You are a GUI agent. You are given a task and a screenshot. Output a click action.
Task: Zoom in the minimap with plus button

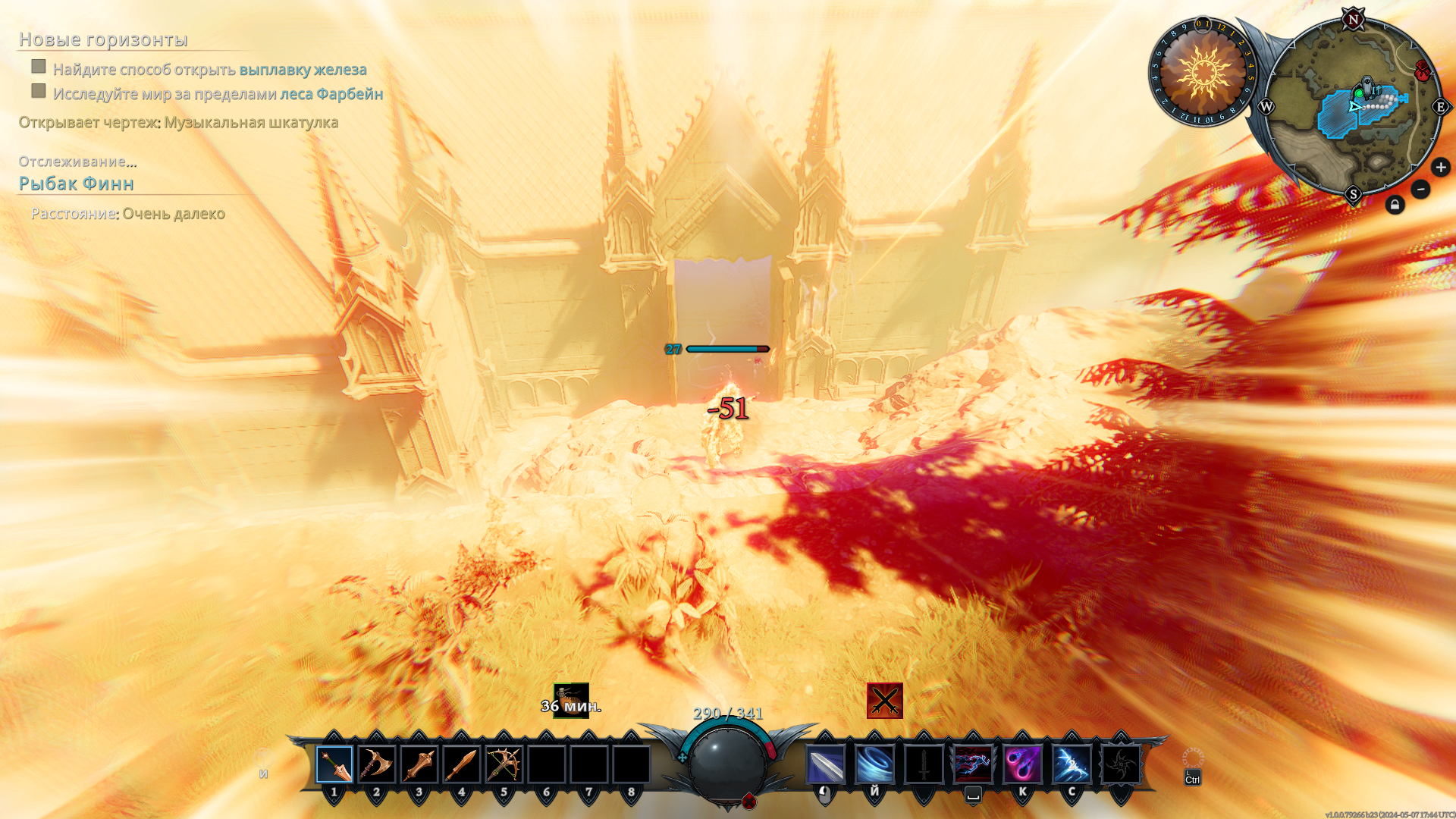click(1441, 168)
